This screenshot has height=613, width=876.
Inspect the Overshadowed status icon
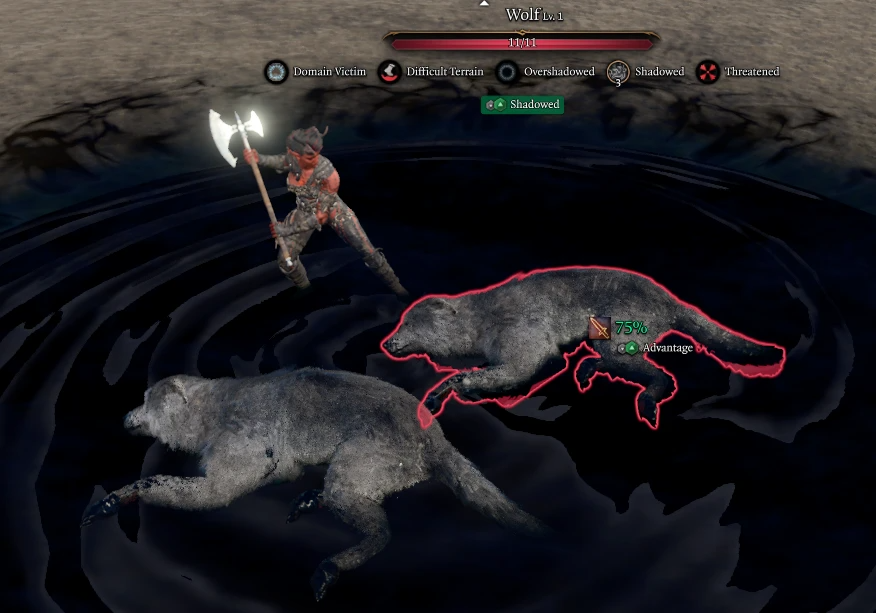508,72
